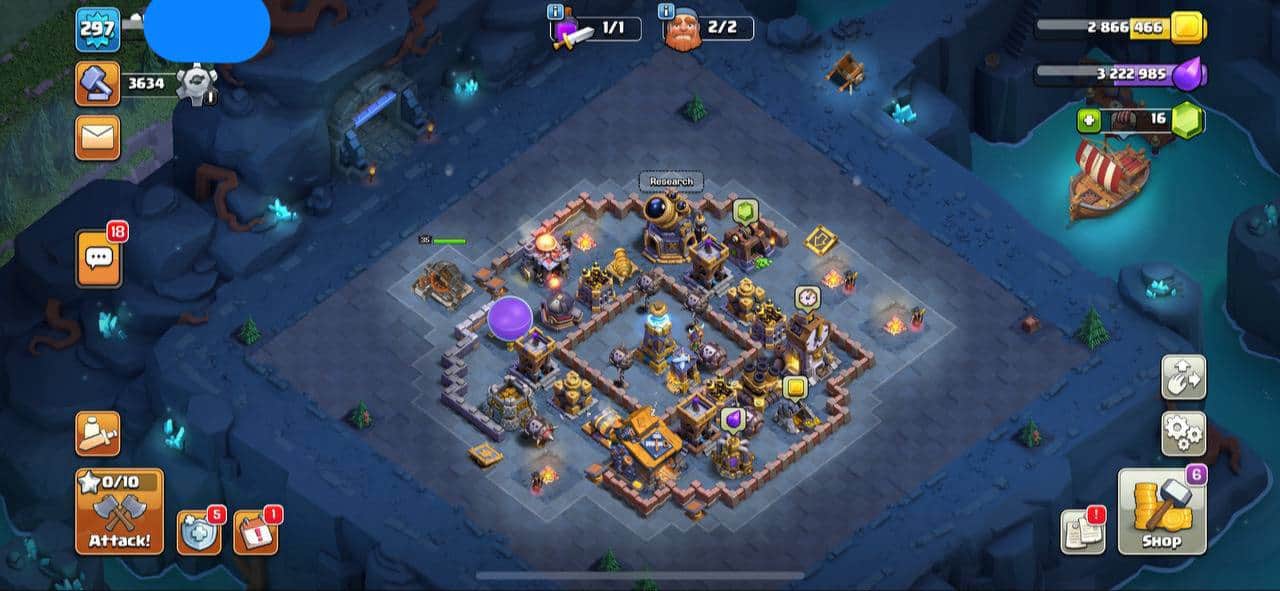
Task: Click the Research label above the laboratory
Action: click(671, 181)
